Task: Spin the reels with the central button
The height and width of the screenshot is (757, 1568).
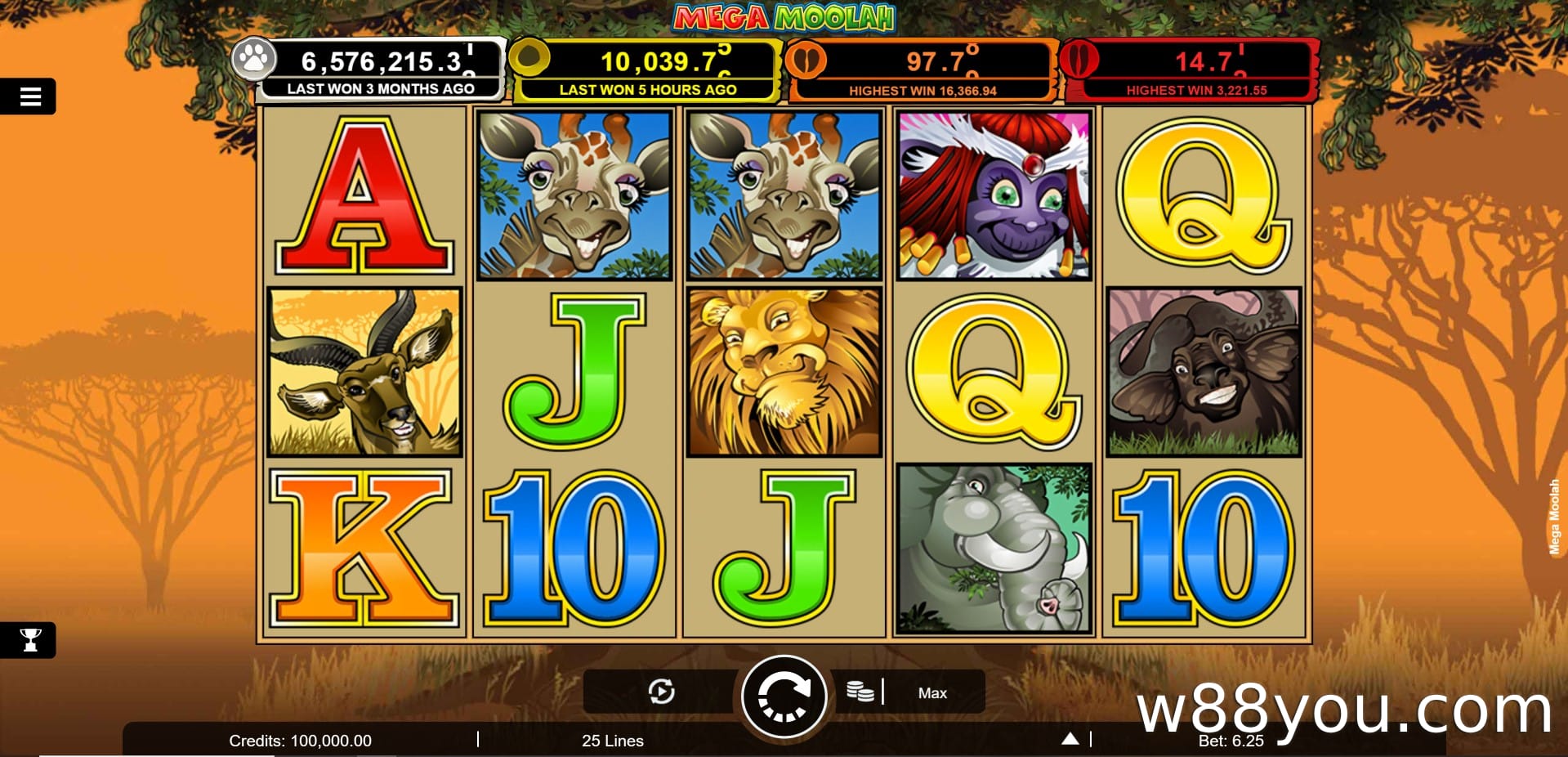Action: pyautogui.click(x=784, y=697)
